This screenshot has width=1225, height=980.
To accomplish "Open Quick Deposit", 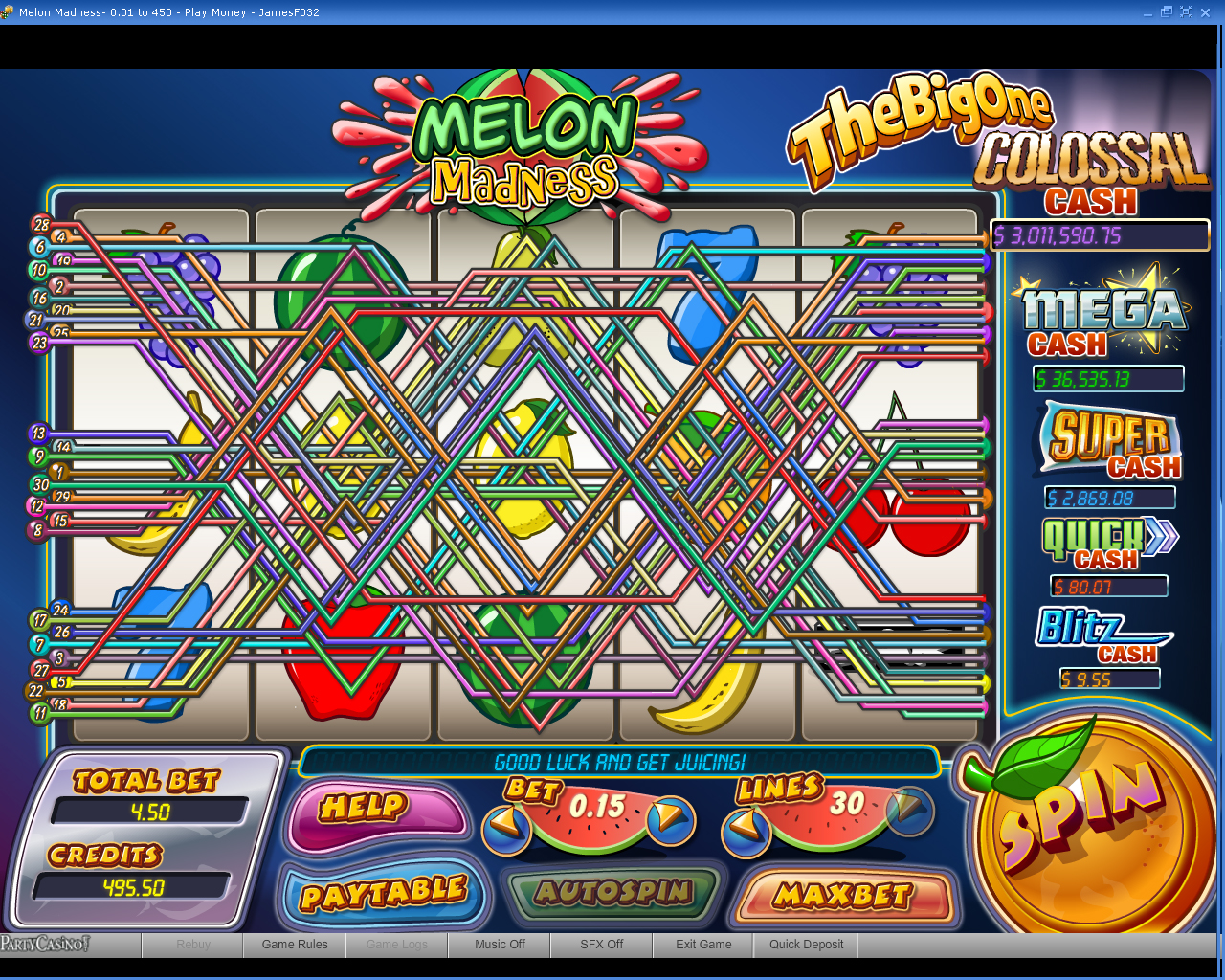I will pyautogui.click(x=806, y=945).
